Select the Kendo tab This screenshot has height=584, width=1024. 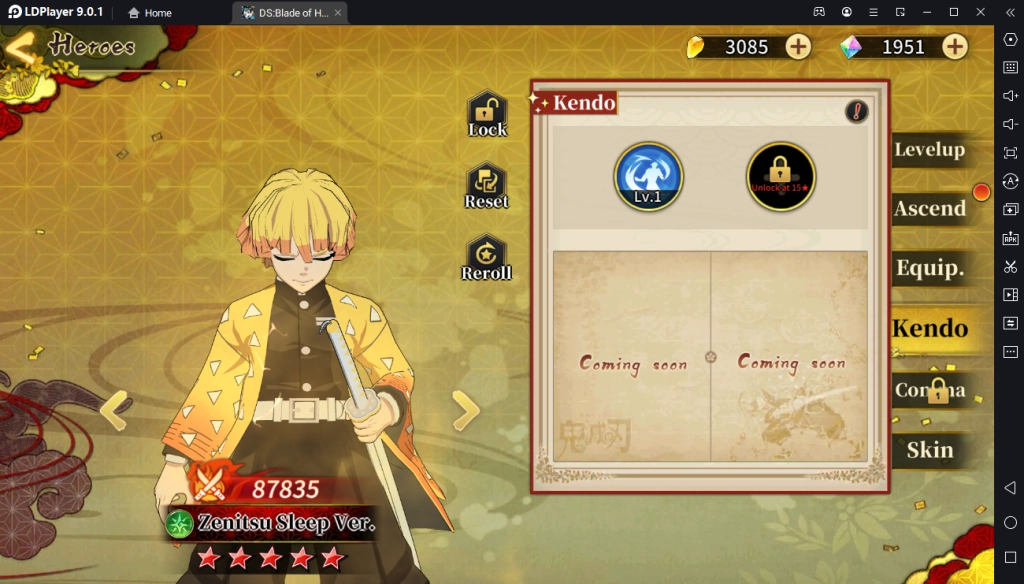930,328
